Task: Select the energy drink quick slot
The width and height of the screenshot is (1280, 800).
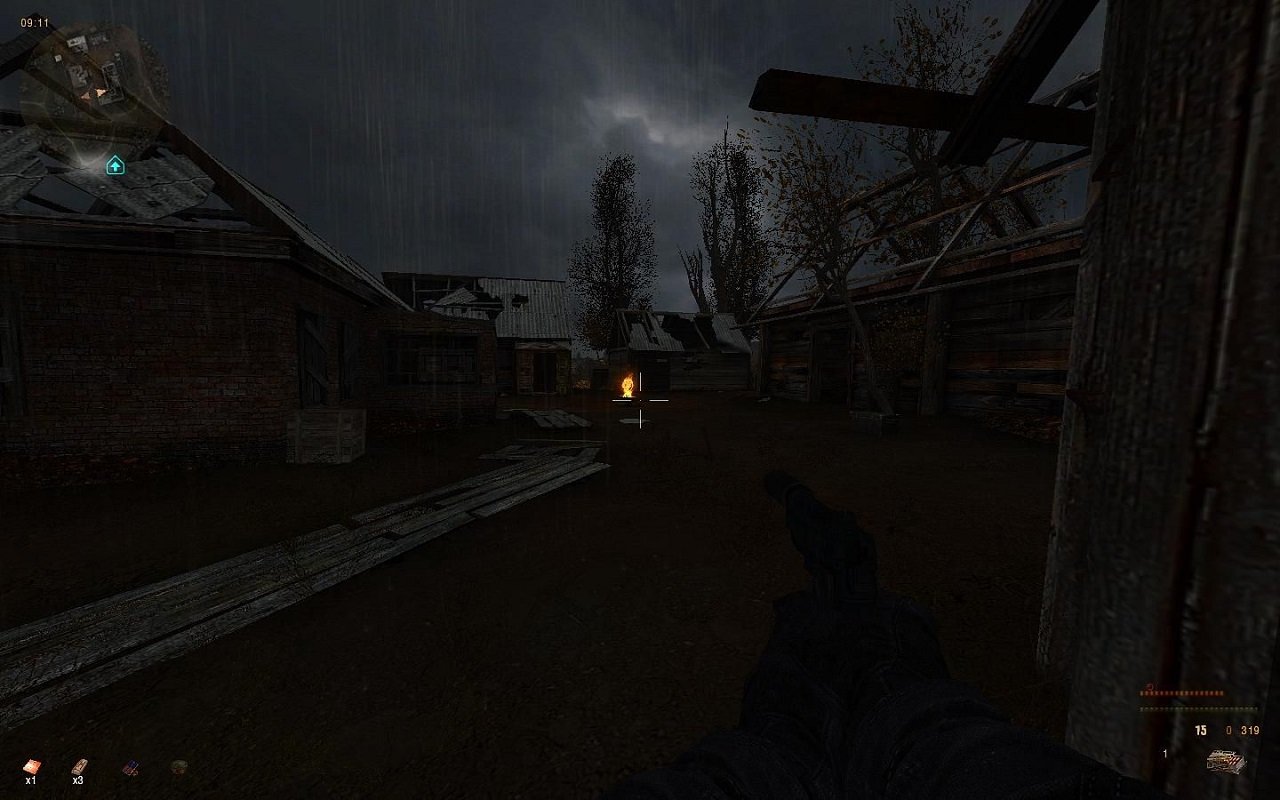Action: coord(131,766)
